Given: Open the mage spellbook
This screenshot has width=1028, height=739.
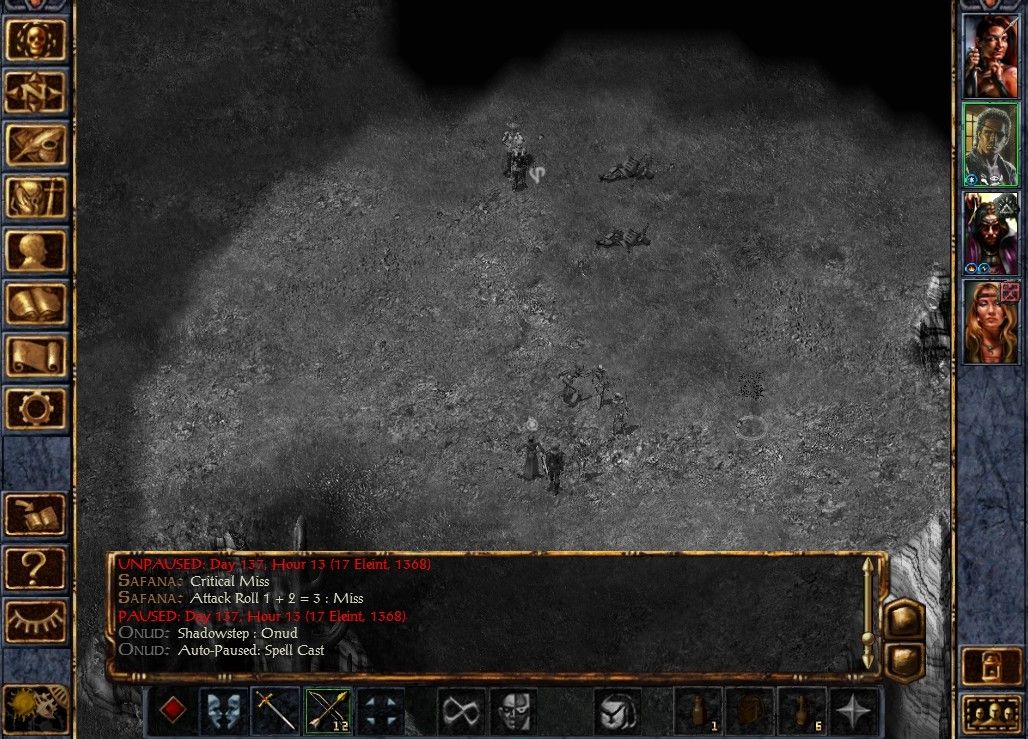Looking at the screenshot, I should click(x=36, y=303).
